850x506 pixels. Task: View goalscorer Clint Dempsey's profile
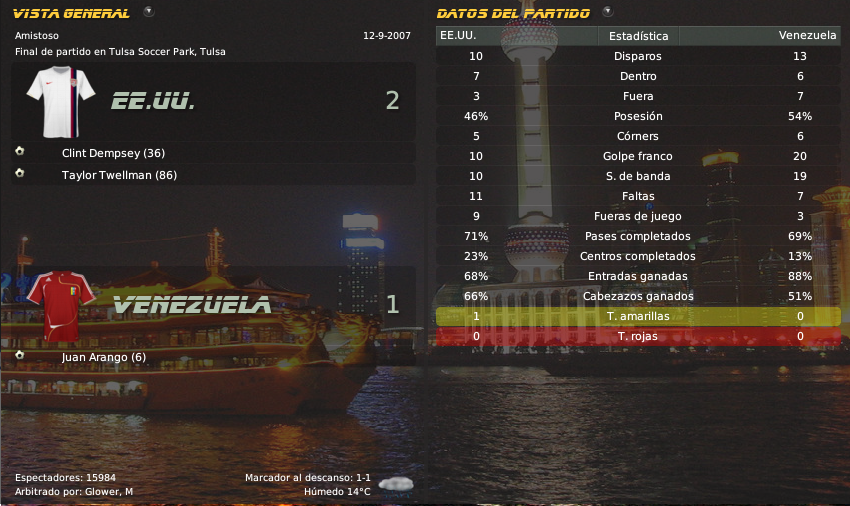113,153
